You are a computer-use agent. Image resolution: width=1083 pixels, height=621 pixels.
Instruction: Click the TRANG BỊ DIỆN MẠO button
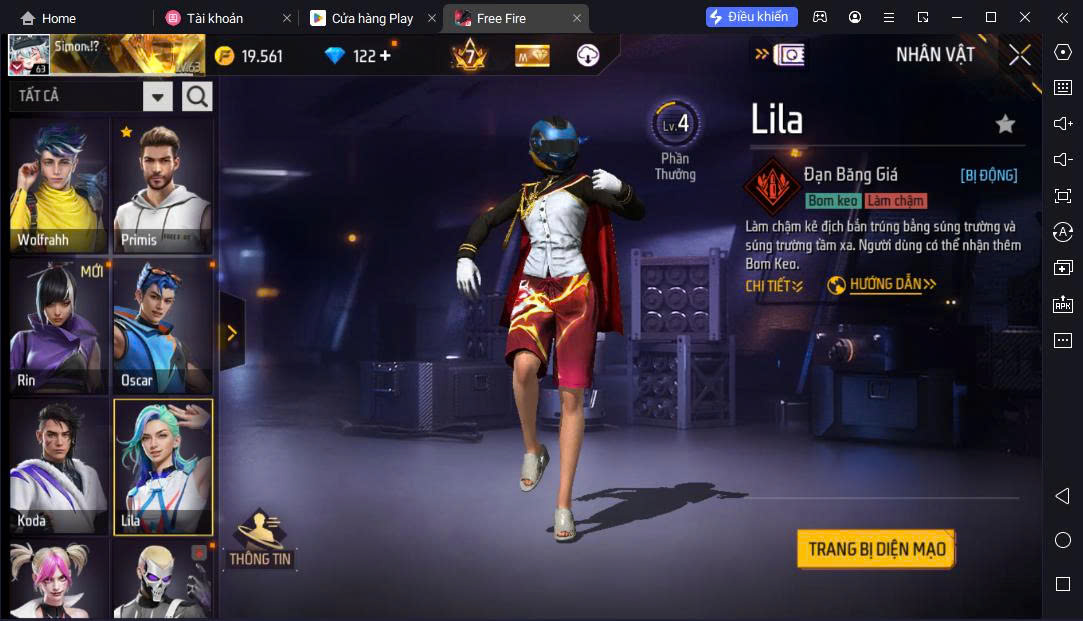click(x=876, y=549)
